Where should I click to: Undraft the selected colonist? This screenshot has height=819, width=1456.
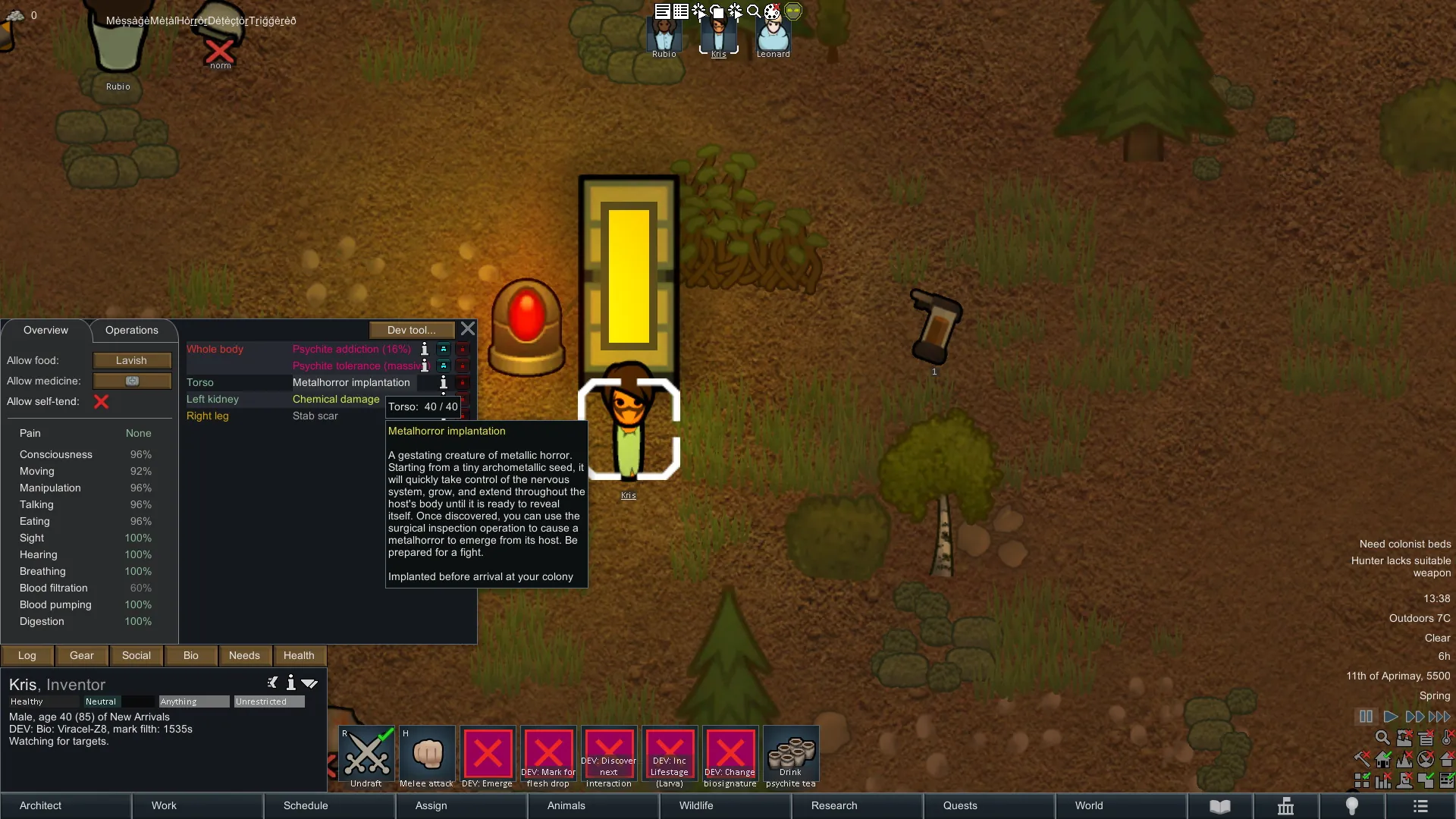tap(366, 756)
